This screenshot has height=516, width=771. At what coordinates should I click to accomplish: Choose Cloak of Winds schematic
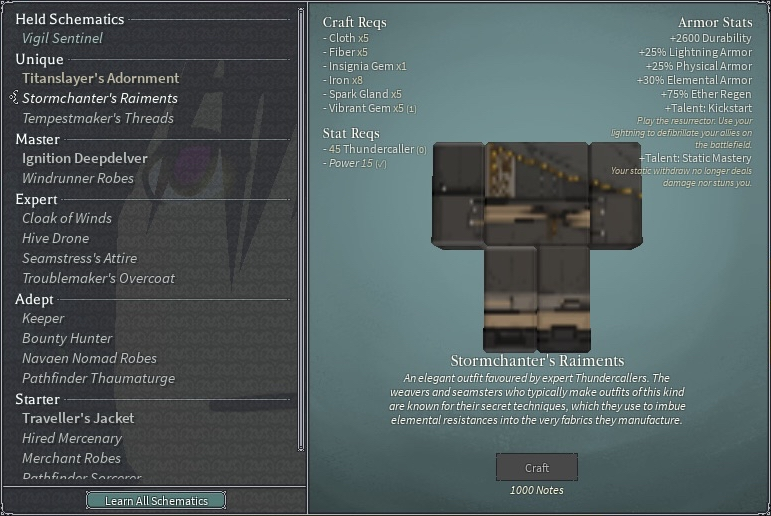pos(67,218)
